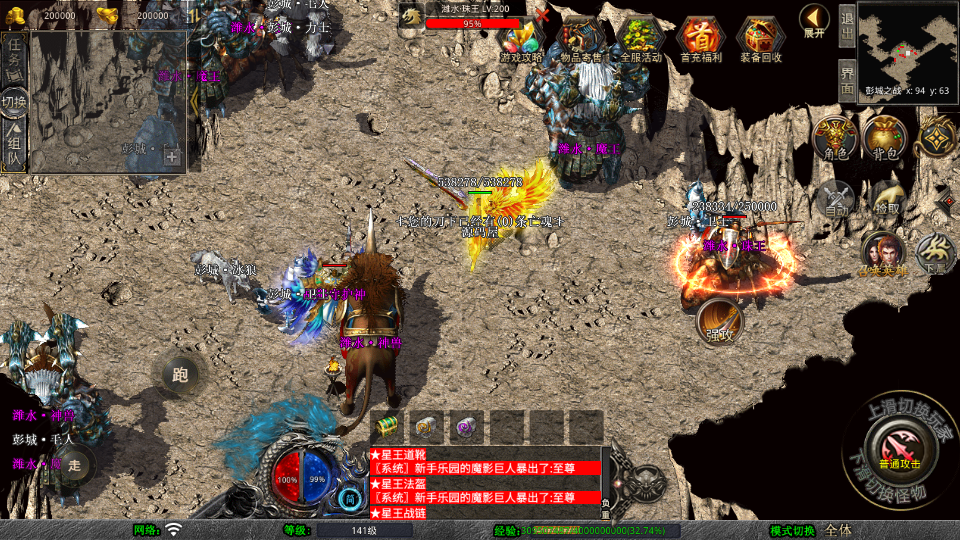Viewport: 960px width, 540px height.
Task: Open the 装备回收 equipment recycling chest
Action: click(761, 38)
